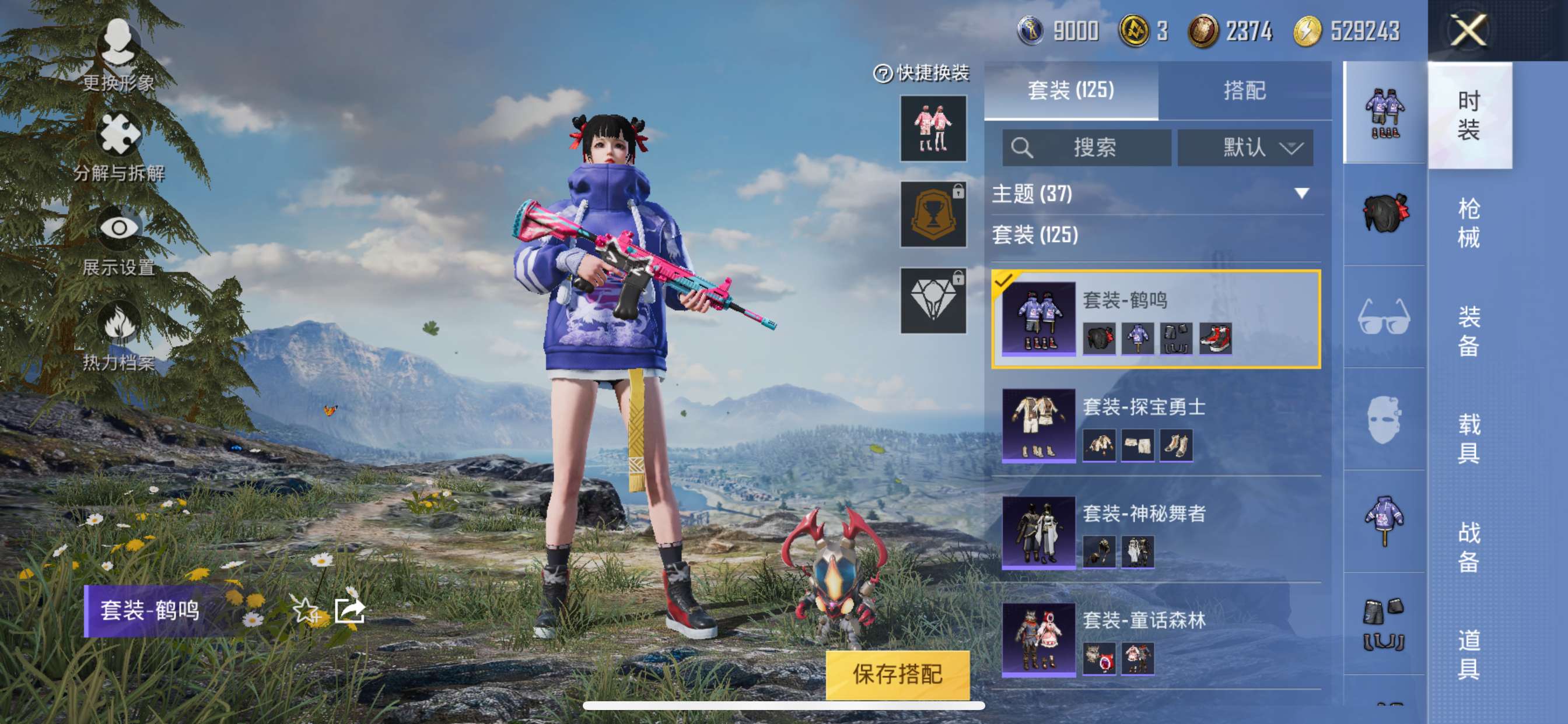Switch to the 枪械 weapons category
The height and width of the screenshot is (724, 1568).
(1468, 223)
